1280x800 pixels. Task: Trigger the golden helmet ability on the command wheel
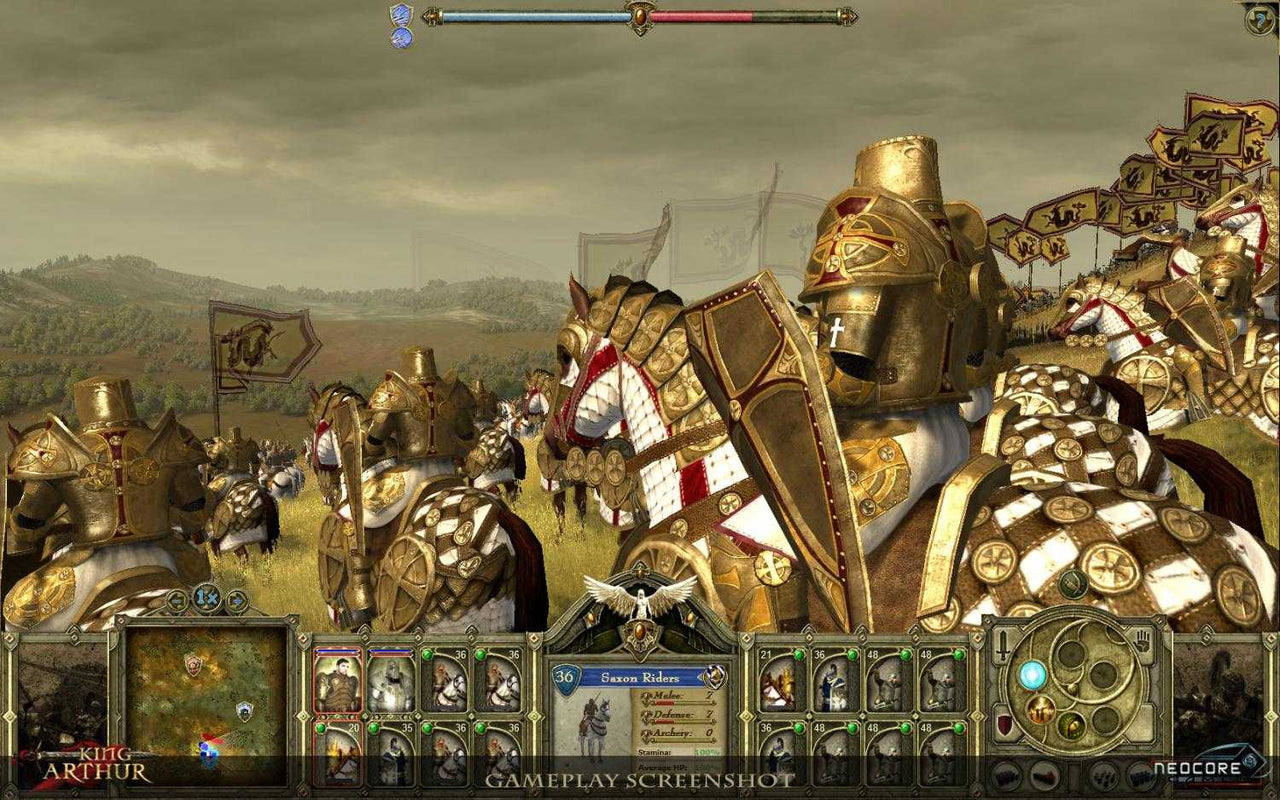[1041, 710]
